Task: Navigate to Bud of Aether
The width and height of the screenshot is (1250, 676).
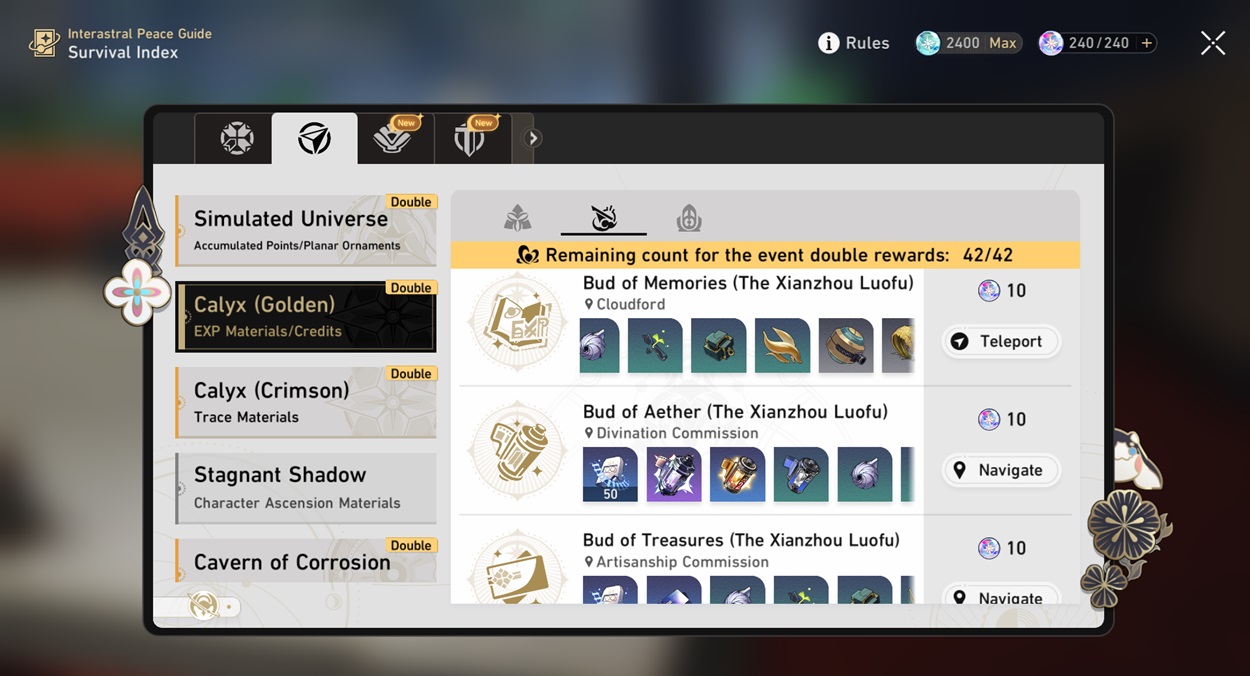Action: pyautogui.click(x=1001, y=470)
